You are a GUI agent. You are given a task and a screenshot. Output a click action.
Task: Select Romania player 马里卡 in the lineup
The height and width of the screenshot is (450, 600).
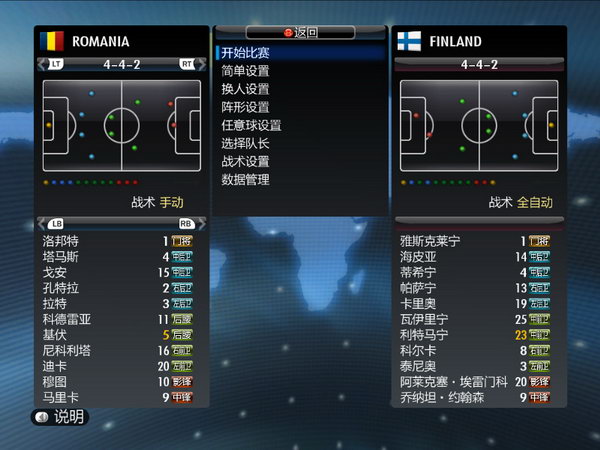(x=60, y=397)
